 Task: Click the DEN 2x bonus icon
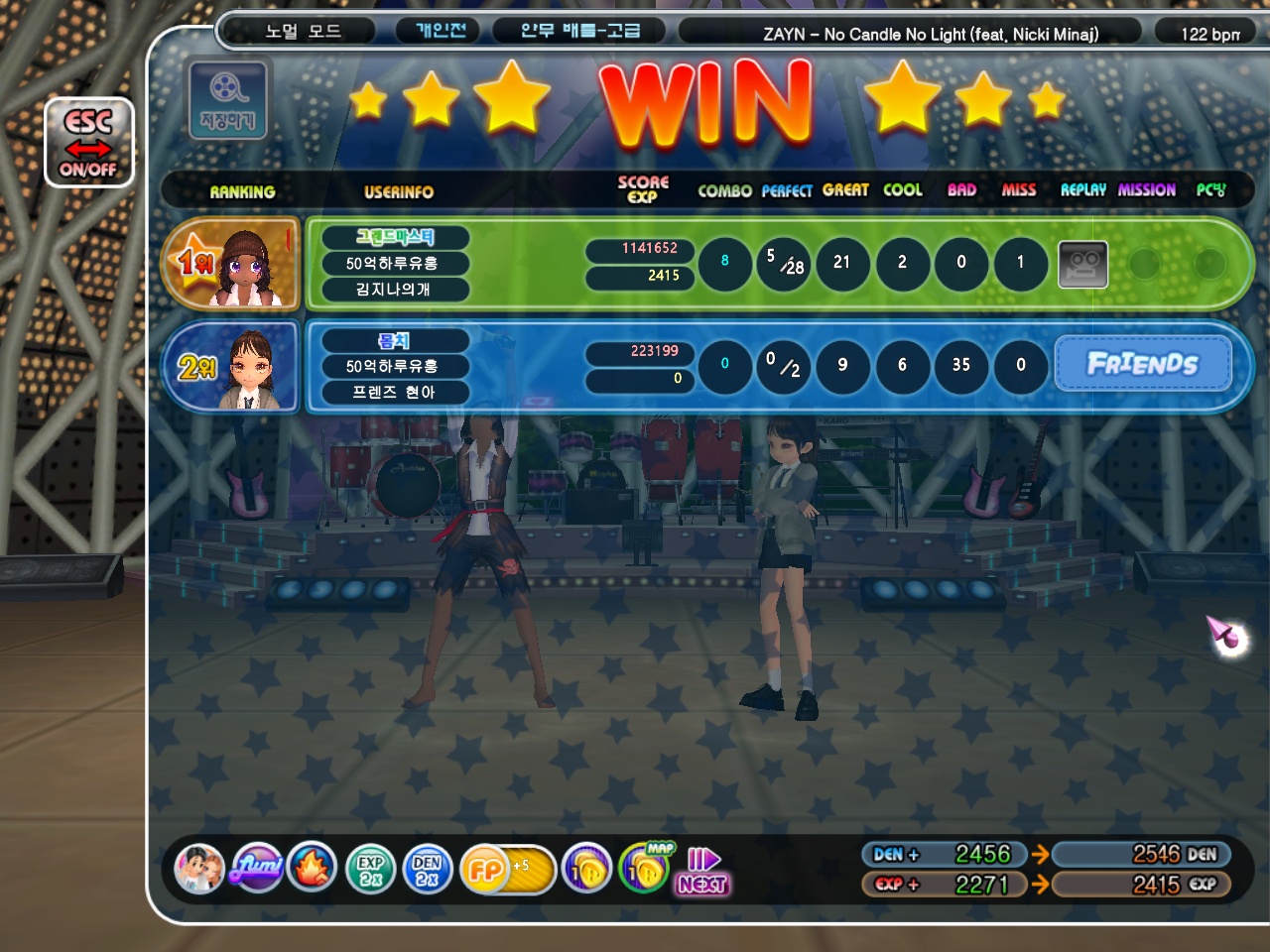[428, 870]
